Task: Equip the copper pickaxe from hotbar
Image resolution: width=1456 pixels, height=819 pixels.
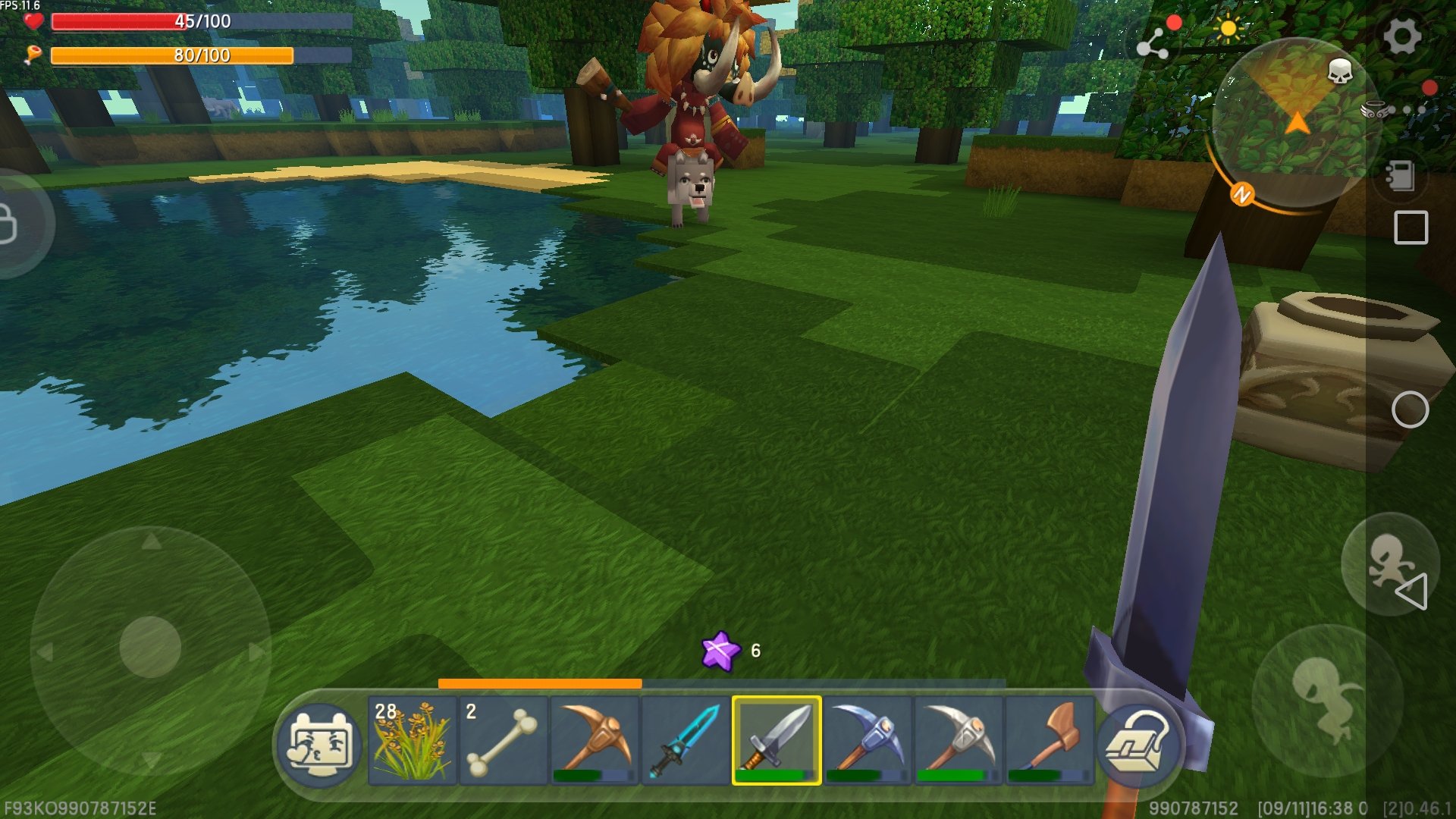Action: 594,740
